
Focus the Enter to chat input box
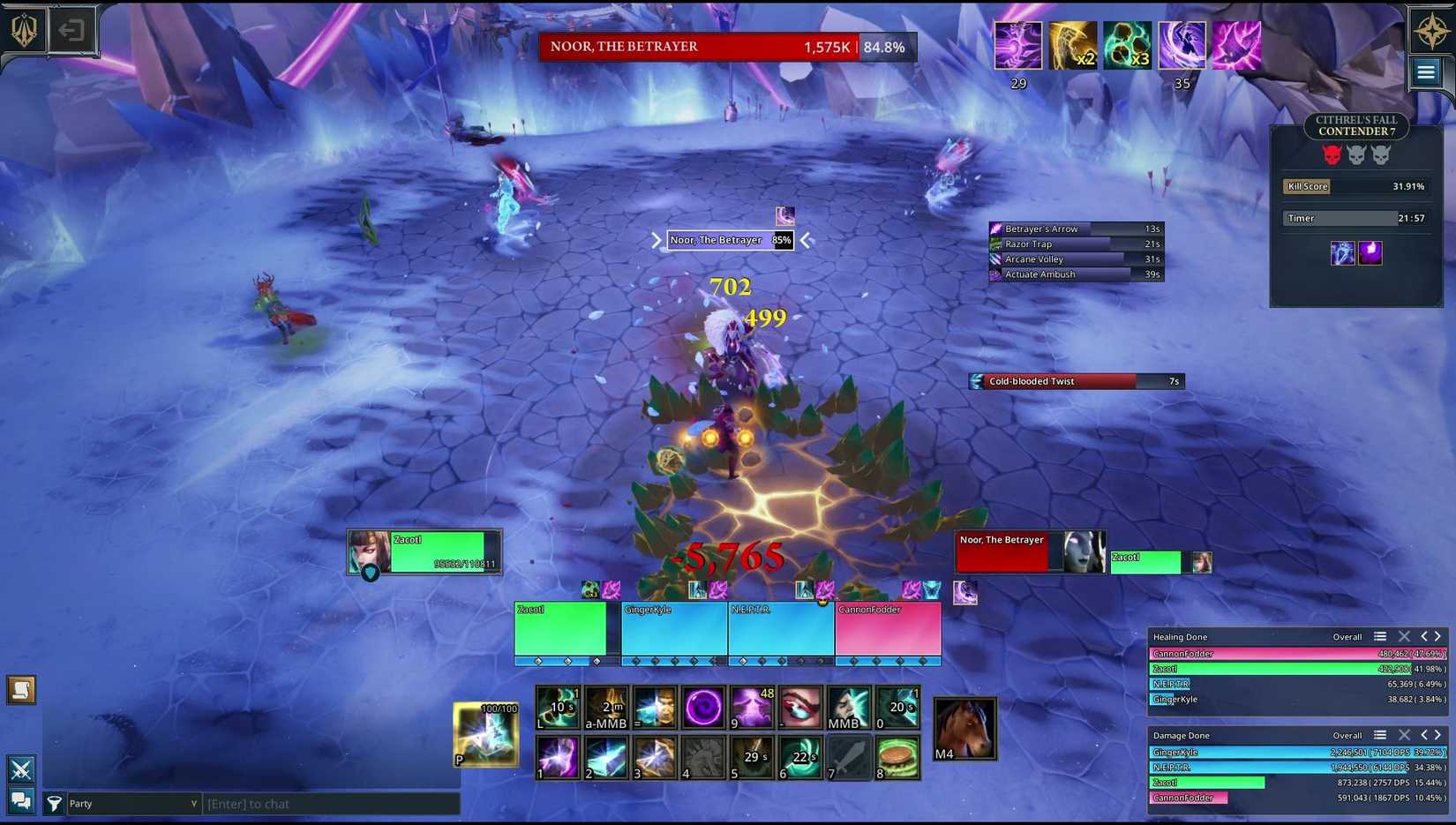332,804
